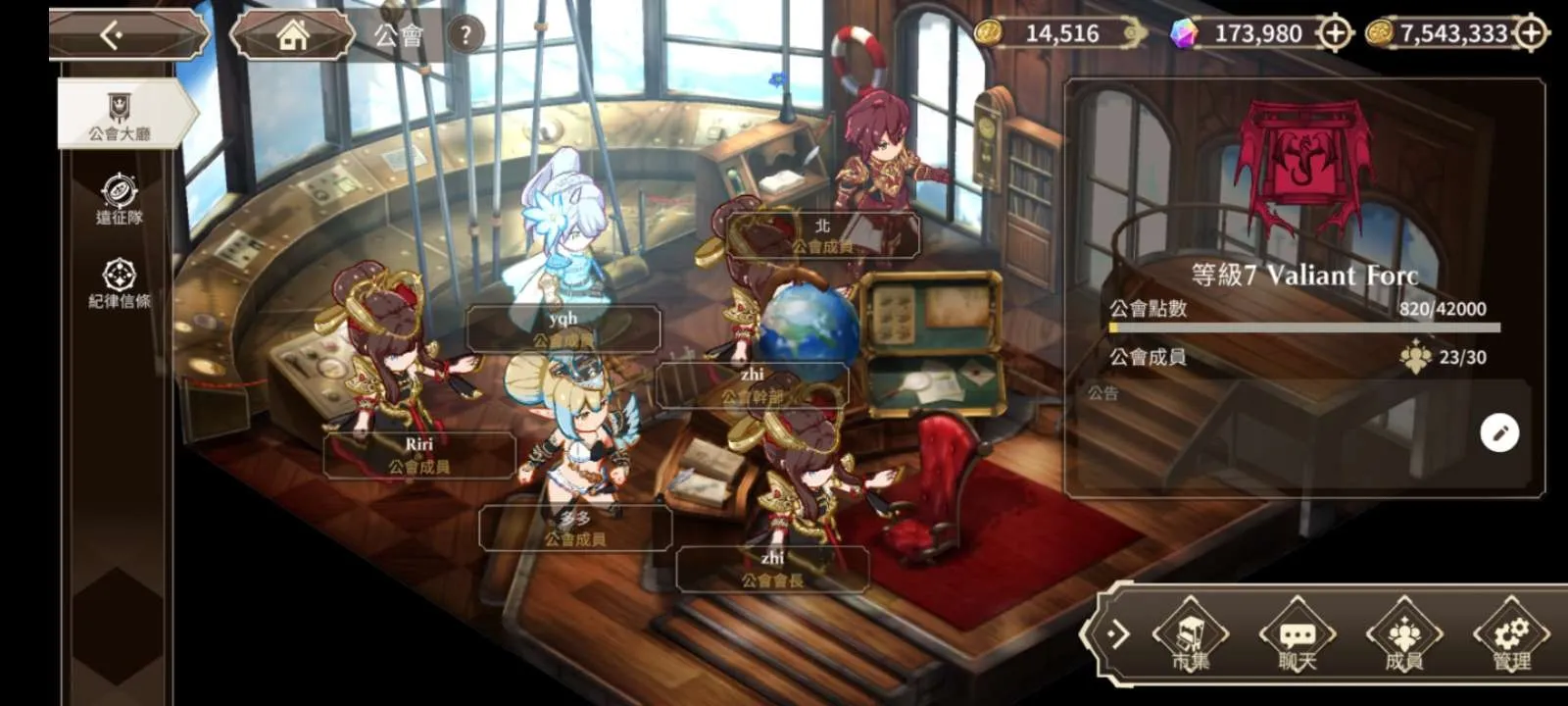This screenshot has height=706, width=1568.
Task: Select guild leader zhi's nameplate
Action: click(x=772, y=569)
